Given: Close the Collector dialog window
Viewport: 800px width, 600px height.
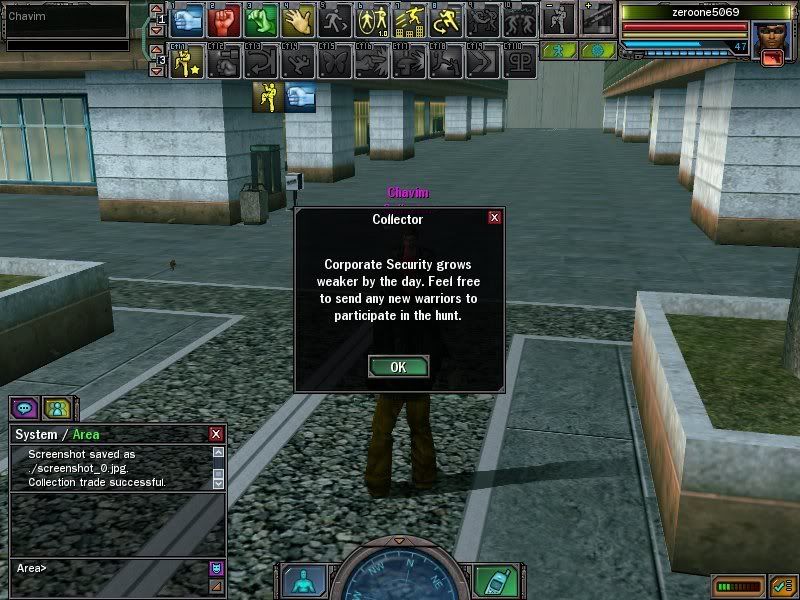Looking at the screenshot, I should click(x=494, y=218).
